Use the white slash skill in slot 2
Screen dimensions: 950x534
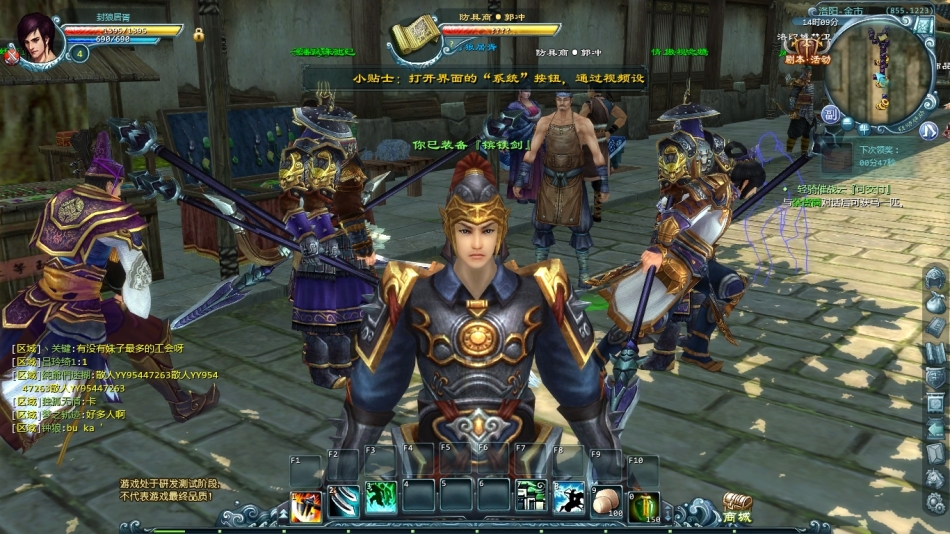tap(343, 502)
